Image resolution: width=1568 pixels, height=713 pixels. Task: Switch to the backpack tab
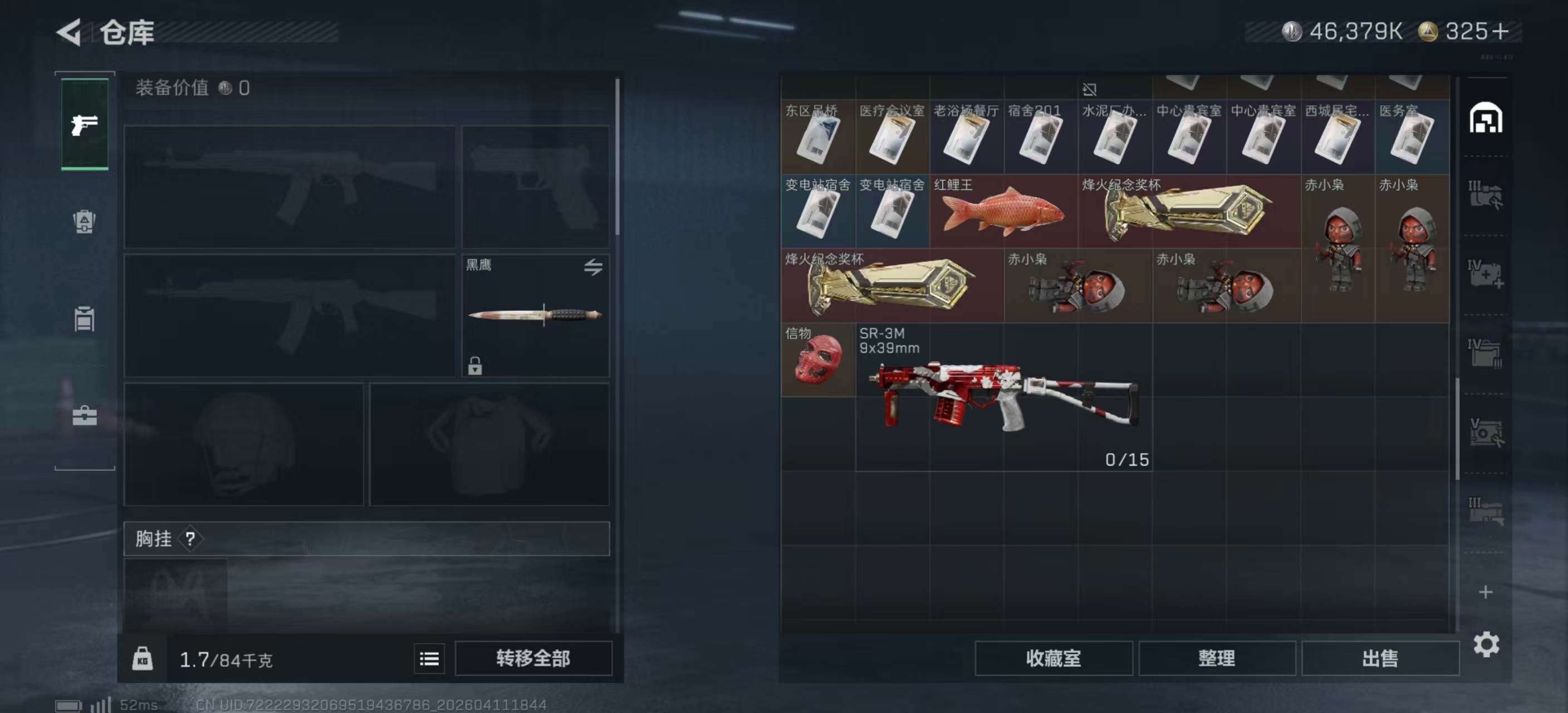pos(84,222)
